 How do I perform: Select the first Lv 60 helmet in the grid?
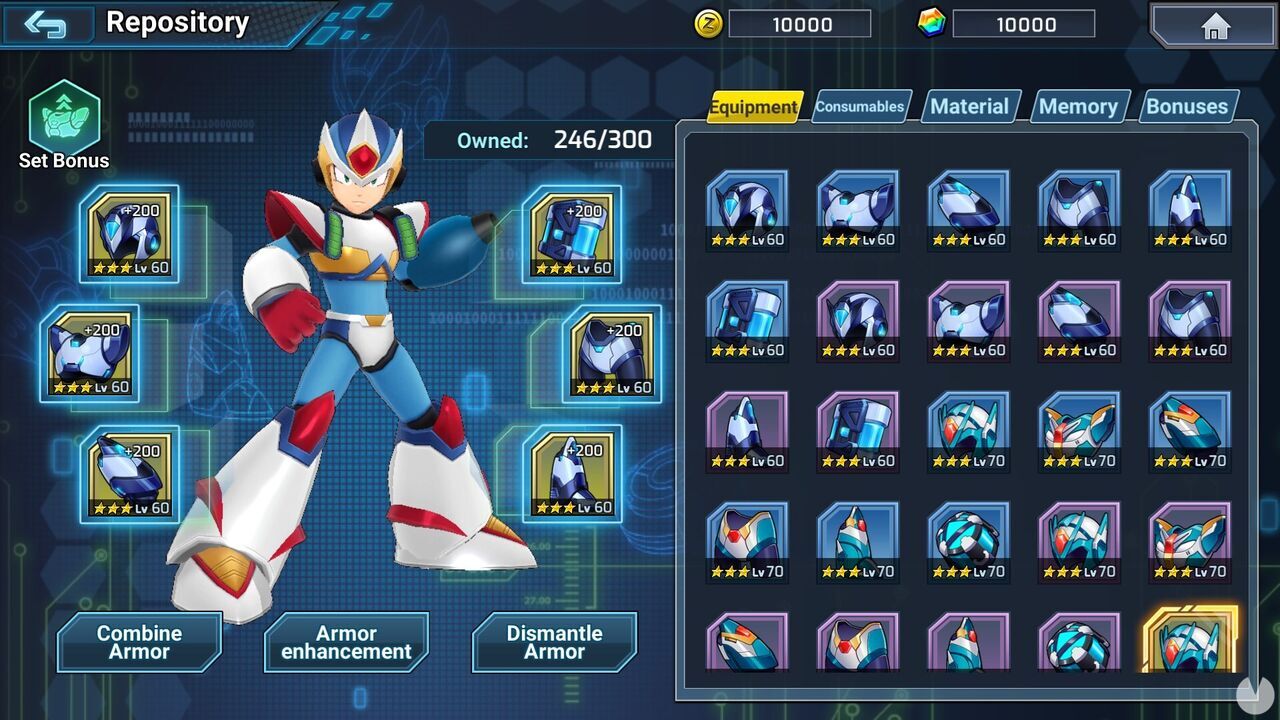[746, 207]
